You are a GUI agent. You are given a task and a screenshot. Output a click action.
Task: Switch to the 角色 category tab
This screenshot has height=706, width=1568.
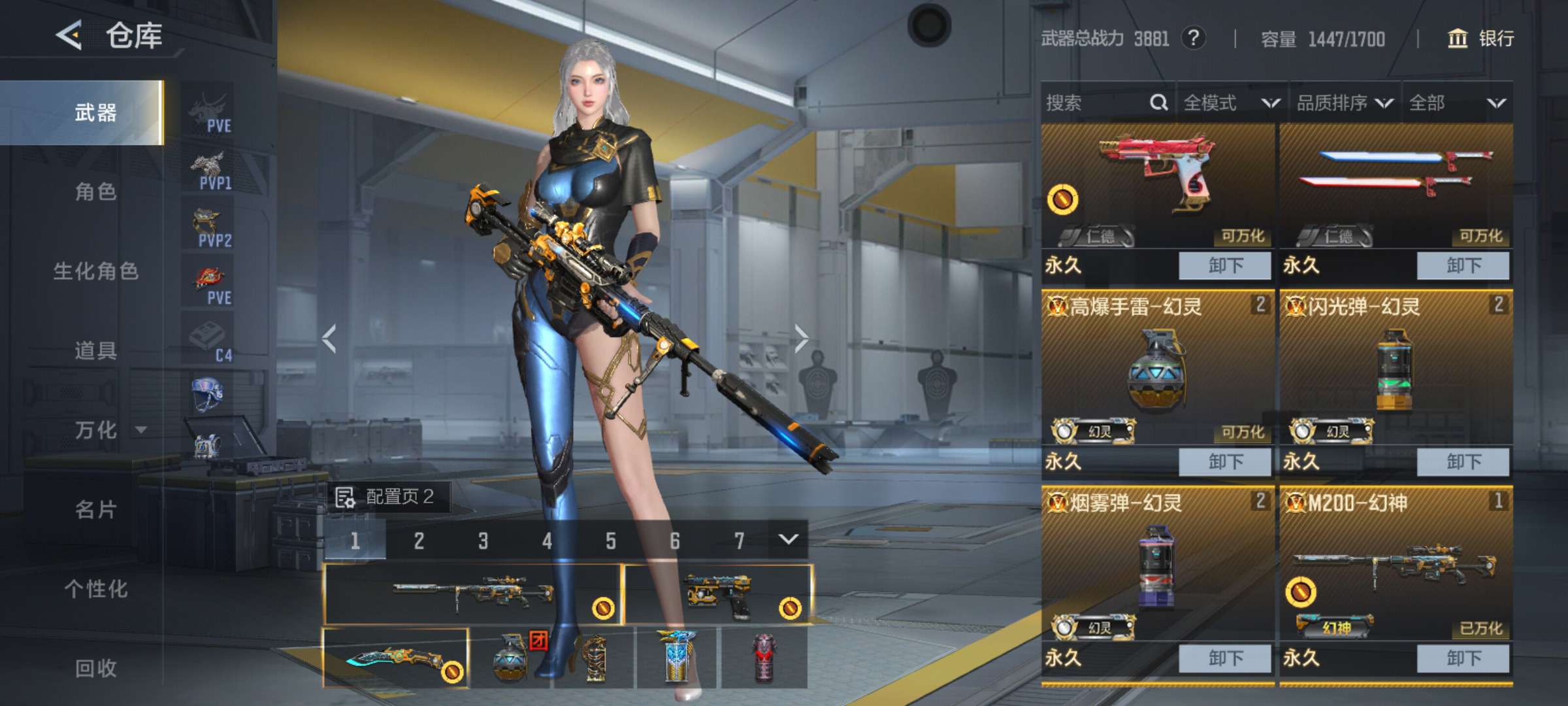[x=95, y=192]
